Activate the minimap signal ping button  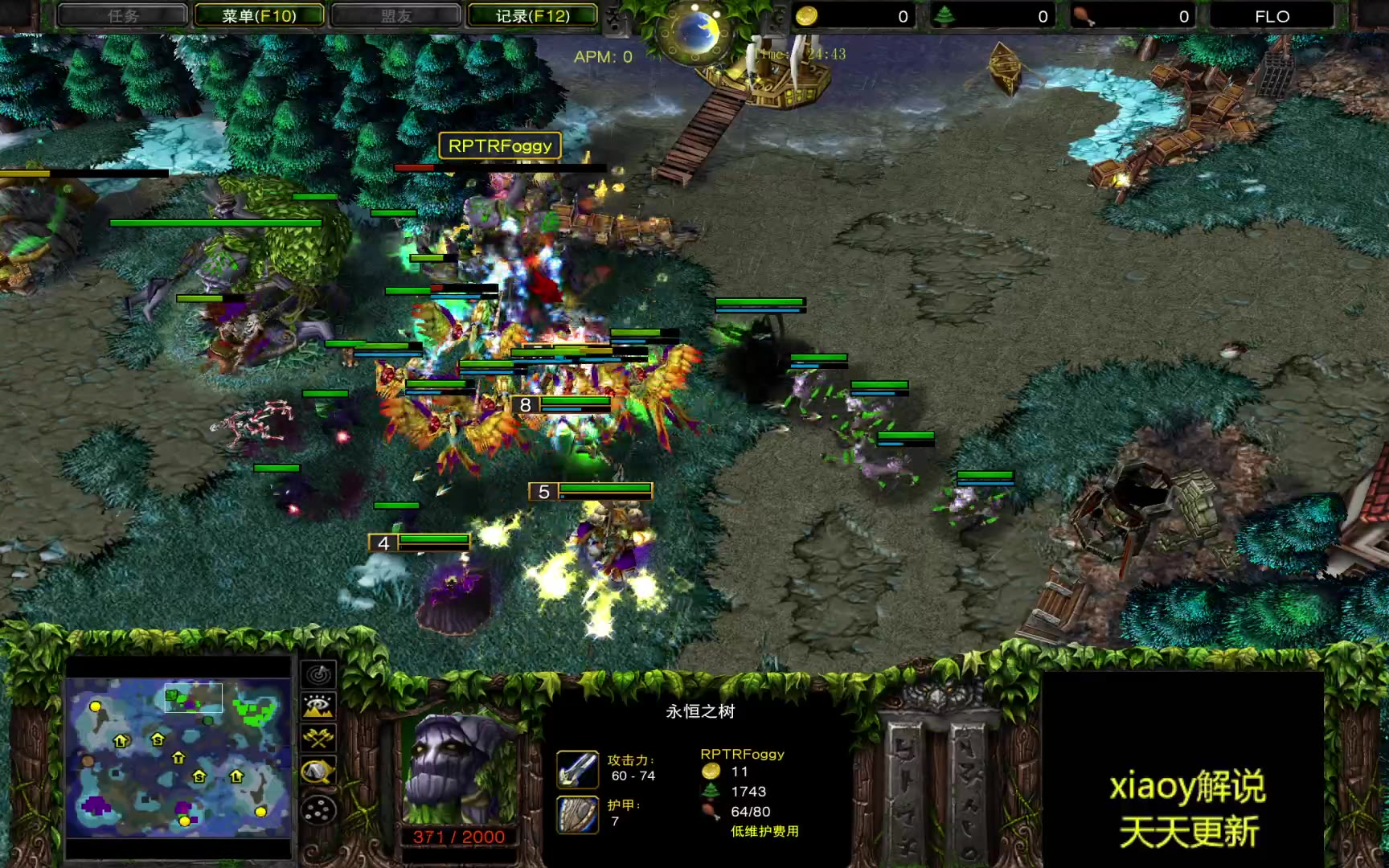pyautogui.click(x=319, y=674)
